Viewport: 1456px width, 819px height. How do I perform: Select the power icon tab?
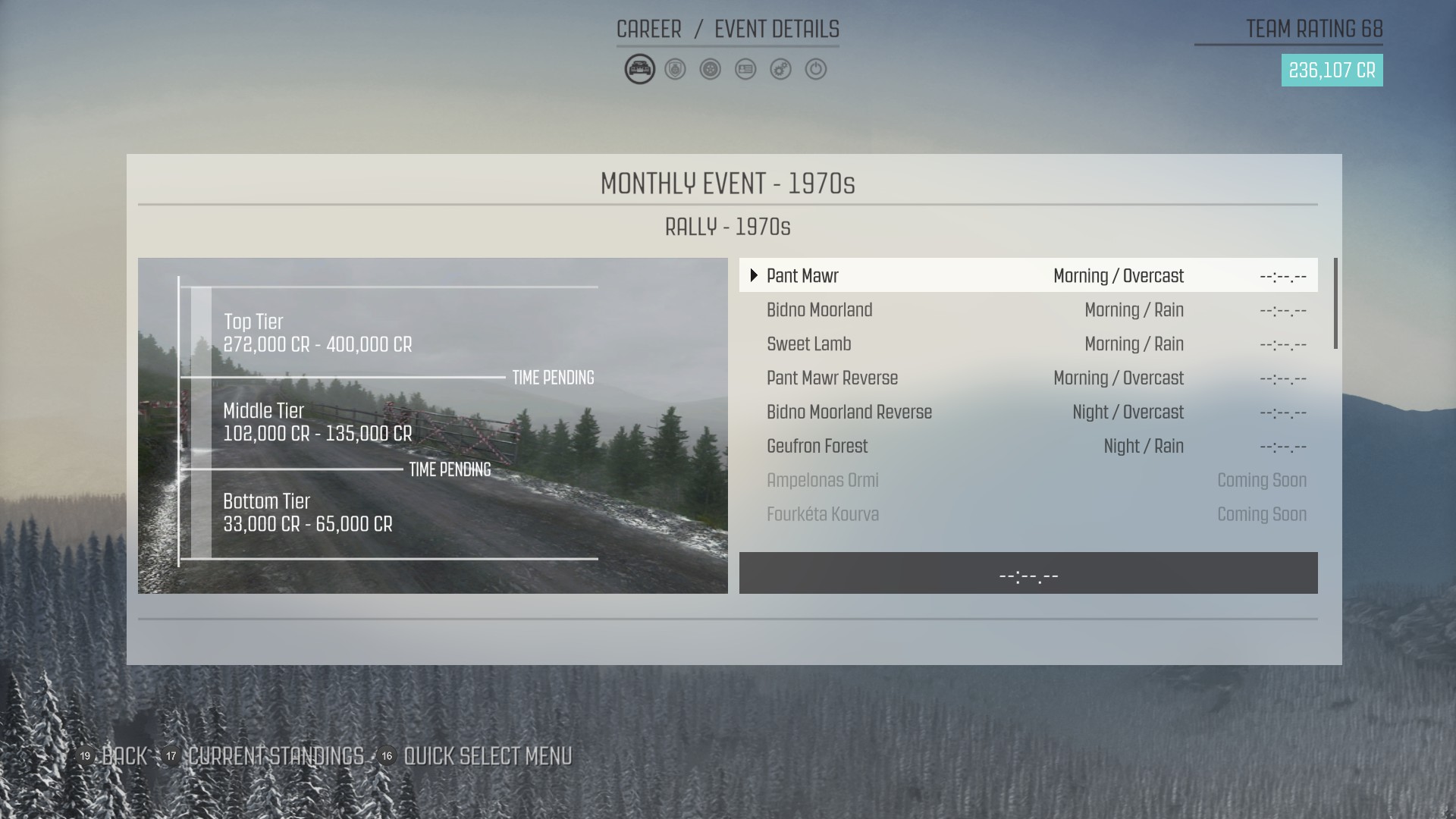click(816, 69)
